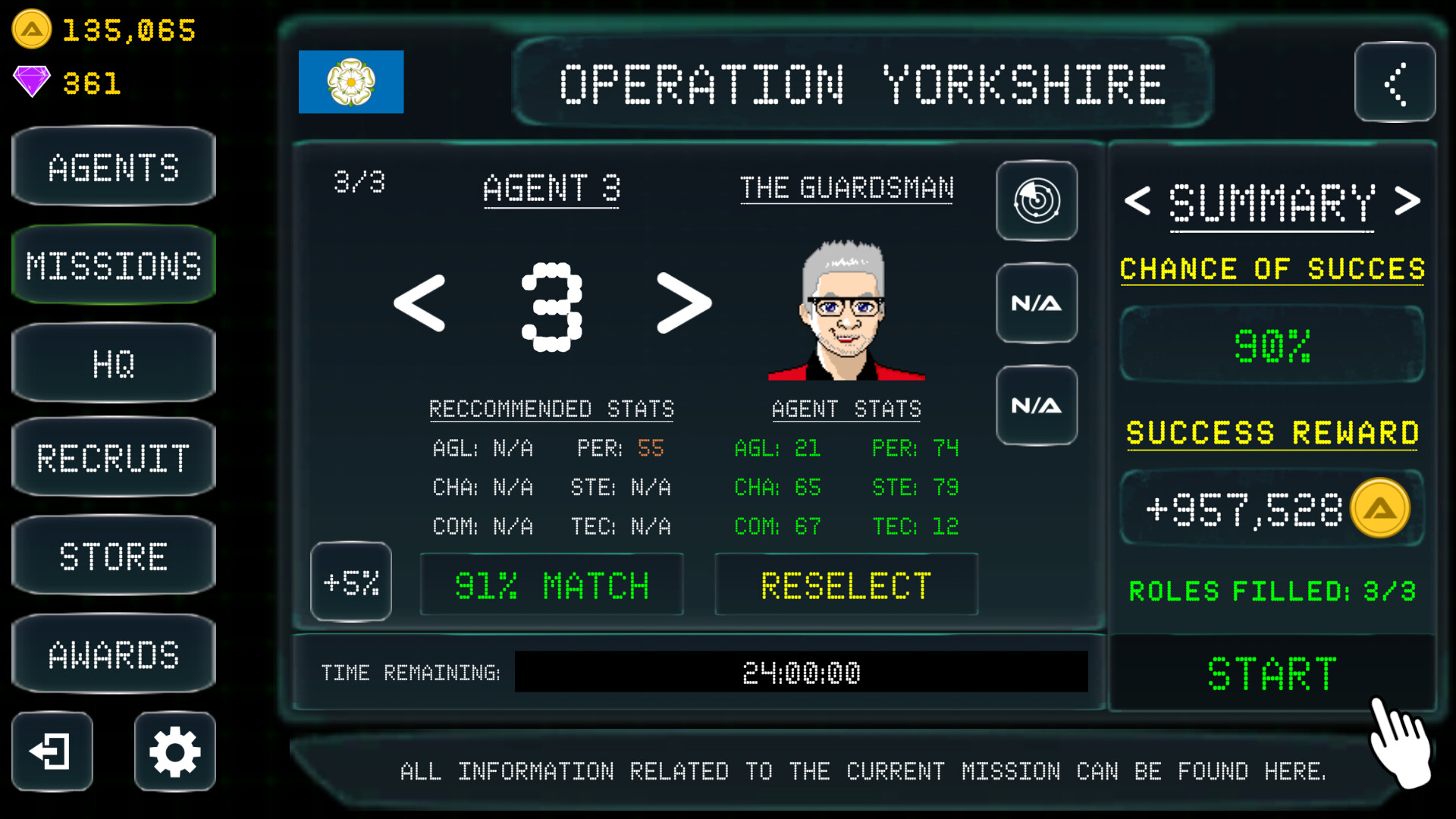Image resolution: width=1456 pixels, height=819 pixels.
Task: Click the 91% MATCH indicator
Action: (x=551, y=584)
